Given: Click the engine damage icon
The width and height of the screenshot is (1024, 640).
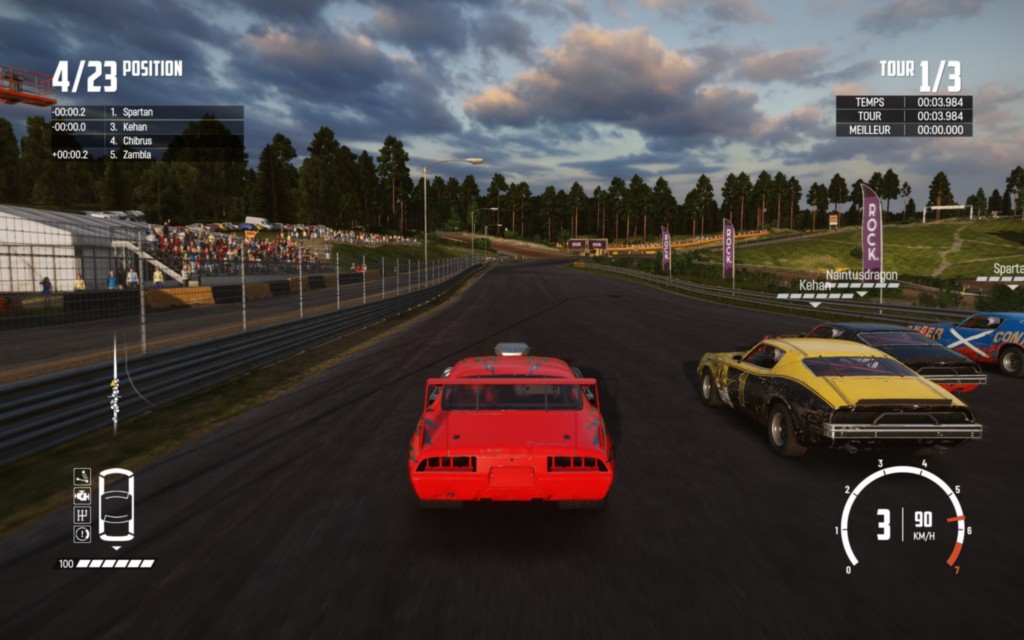Looking at the screenshot, I should [x=82, y=495].
